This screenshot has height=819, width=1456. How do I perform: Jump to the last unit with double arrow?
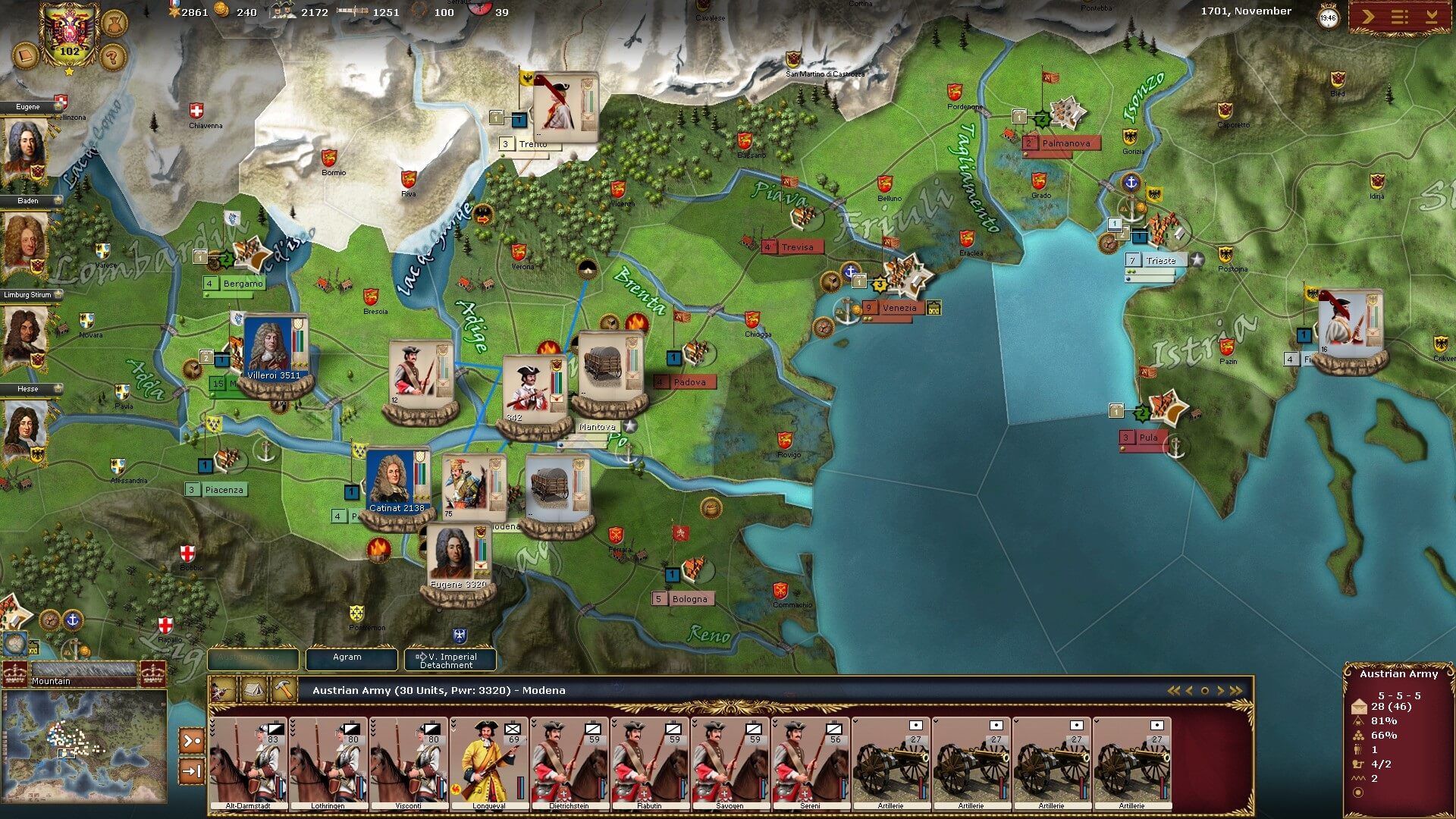1237,691
